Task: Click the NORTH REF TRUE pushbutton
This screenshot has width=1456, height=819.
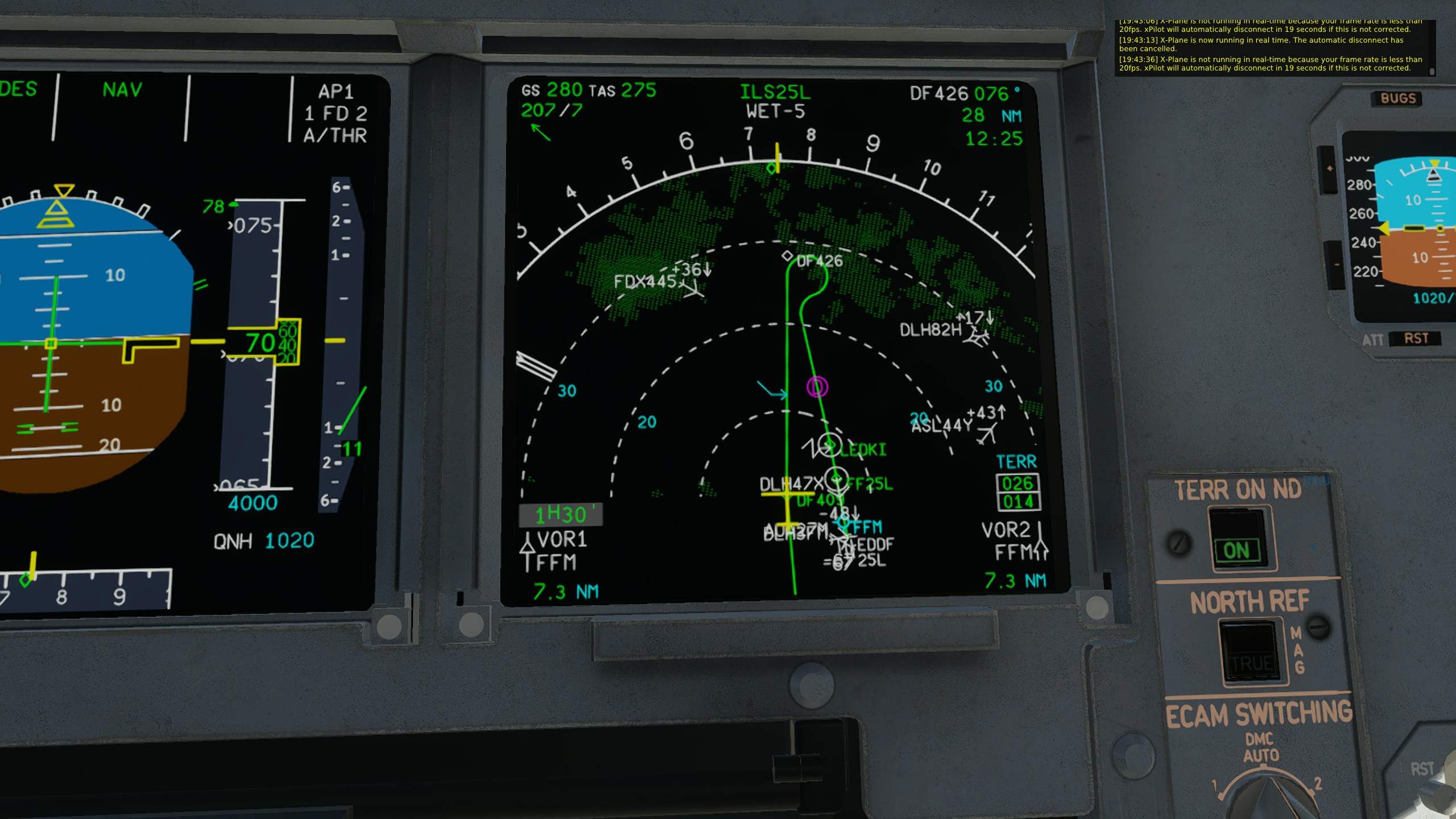Action: [1251, 651]
